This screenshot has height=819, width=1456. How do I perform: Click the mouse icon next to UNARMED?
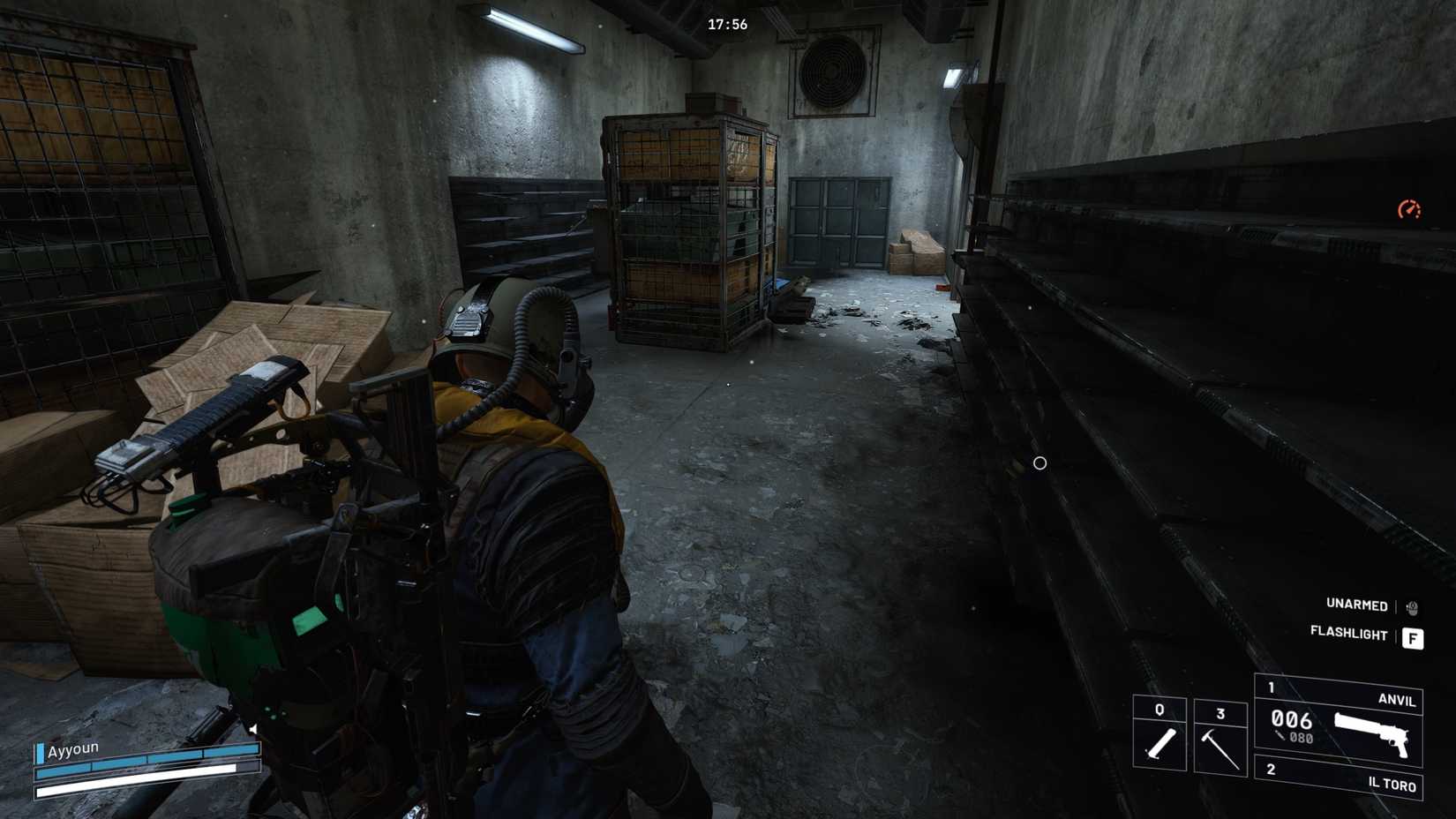pos(1411,605)
